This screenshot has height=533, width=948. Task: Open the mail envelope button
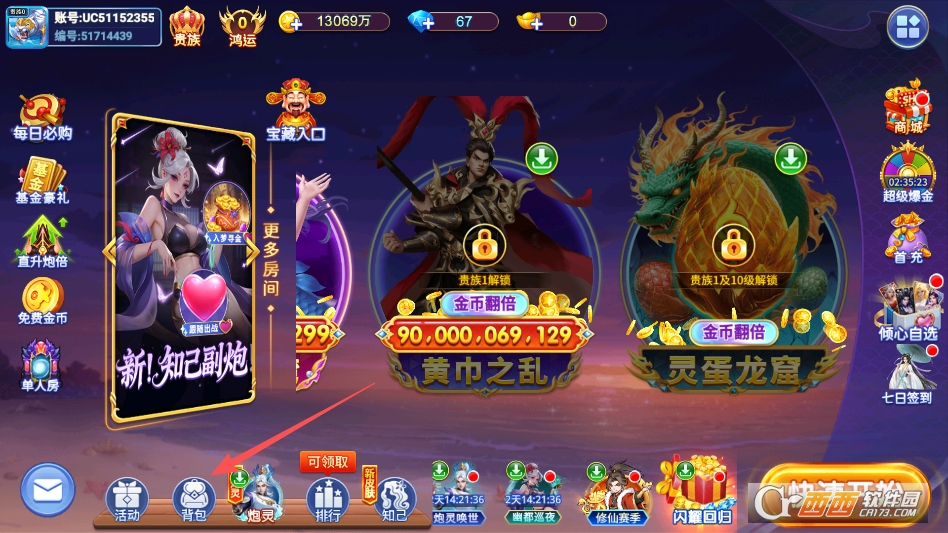tap(47, 491)
